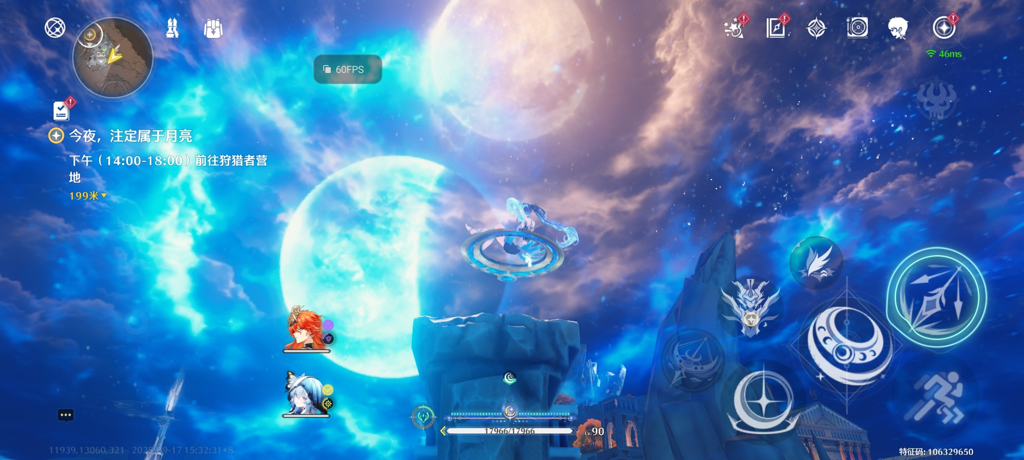Open the round star menu with alert
This screenshot has height=460, width=1024.
click(942, 28)
